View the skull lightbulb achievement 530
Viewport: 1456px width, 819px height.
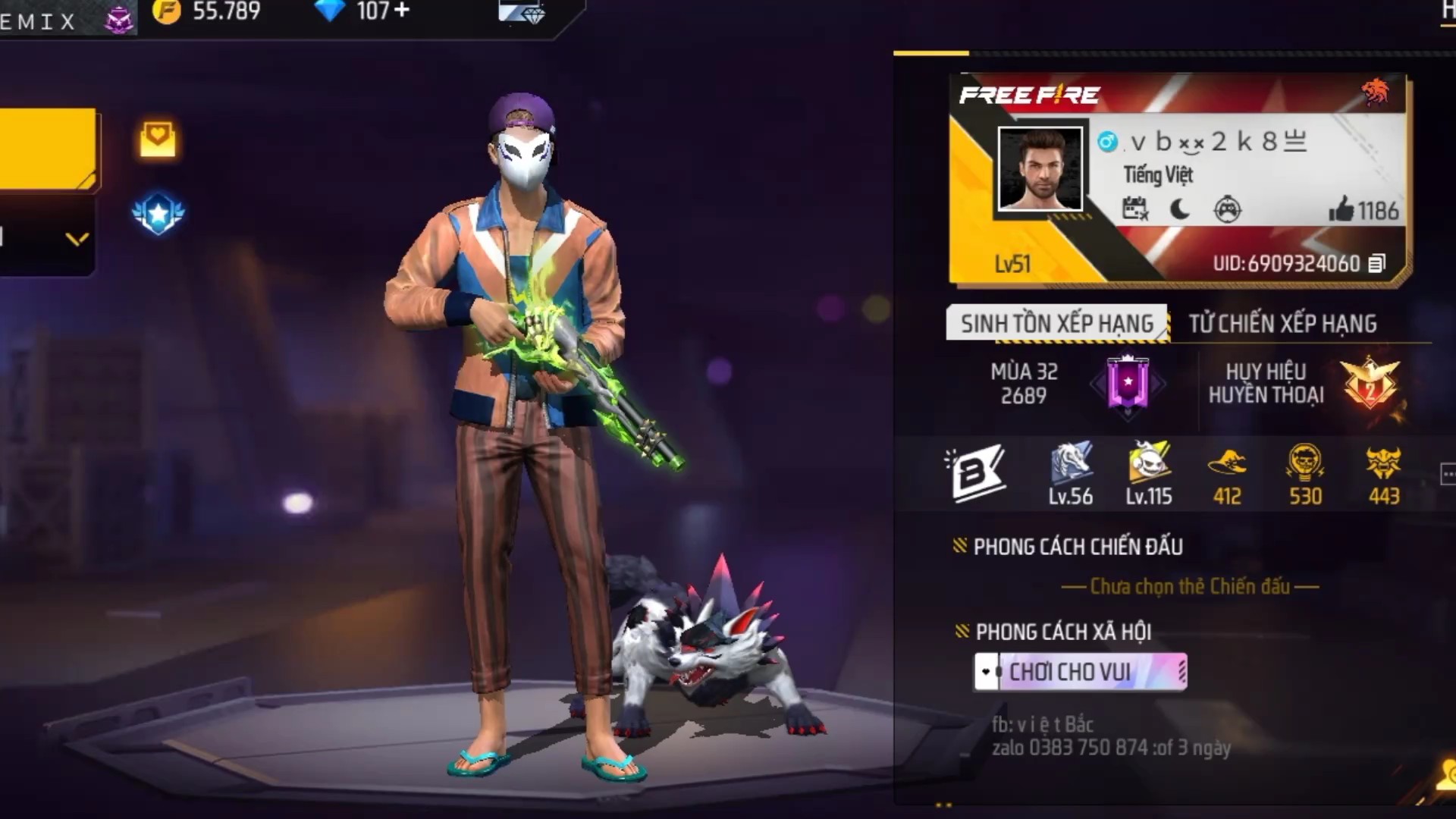pos(1305,473)
